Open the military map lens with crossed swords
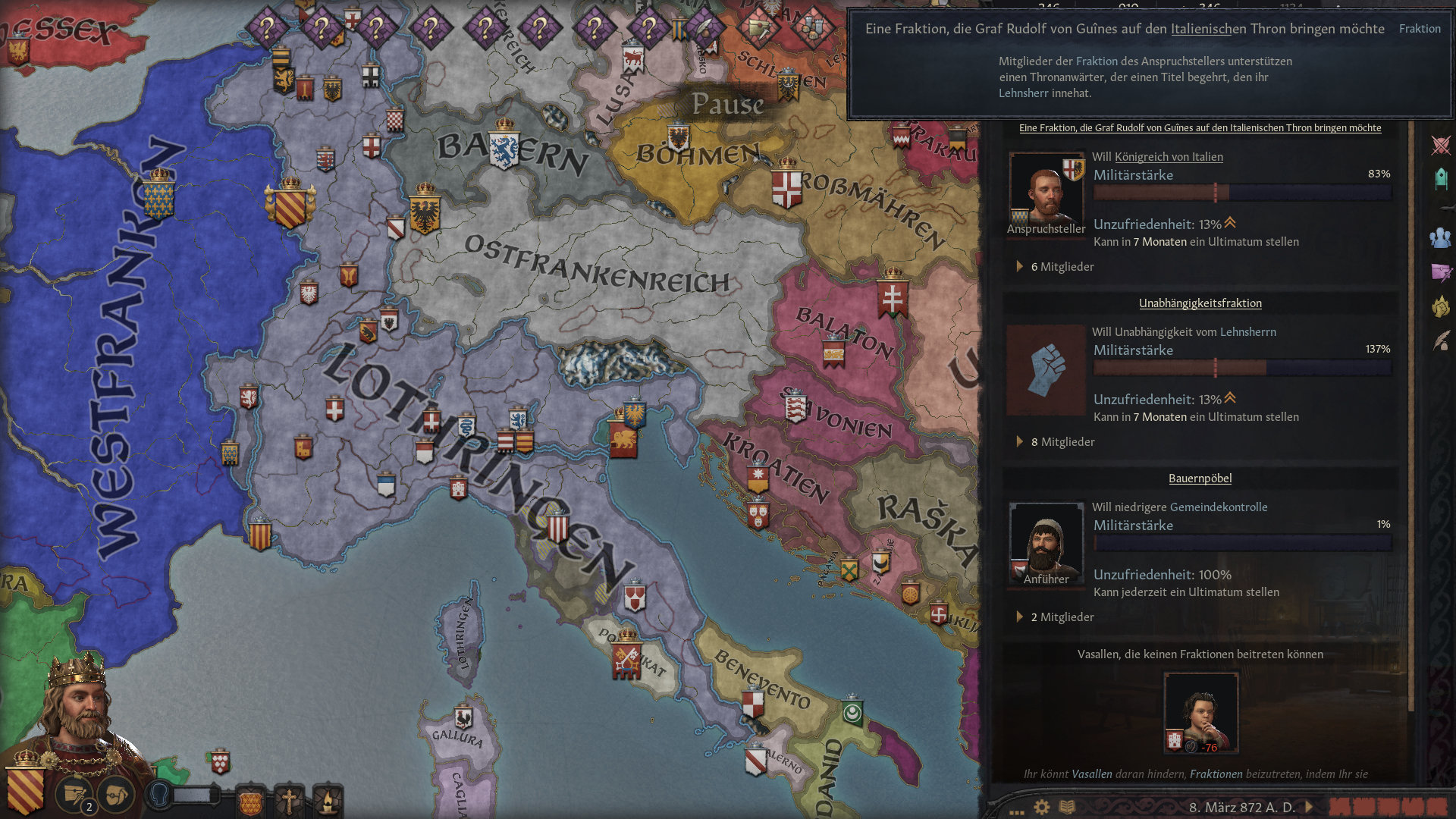Screen dimensions: 1456x819 pos(1441,144)
